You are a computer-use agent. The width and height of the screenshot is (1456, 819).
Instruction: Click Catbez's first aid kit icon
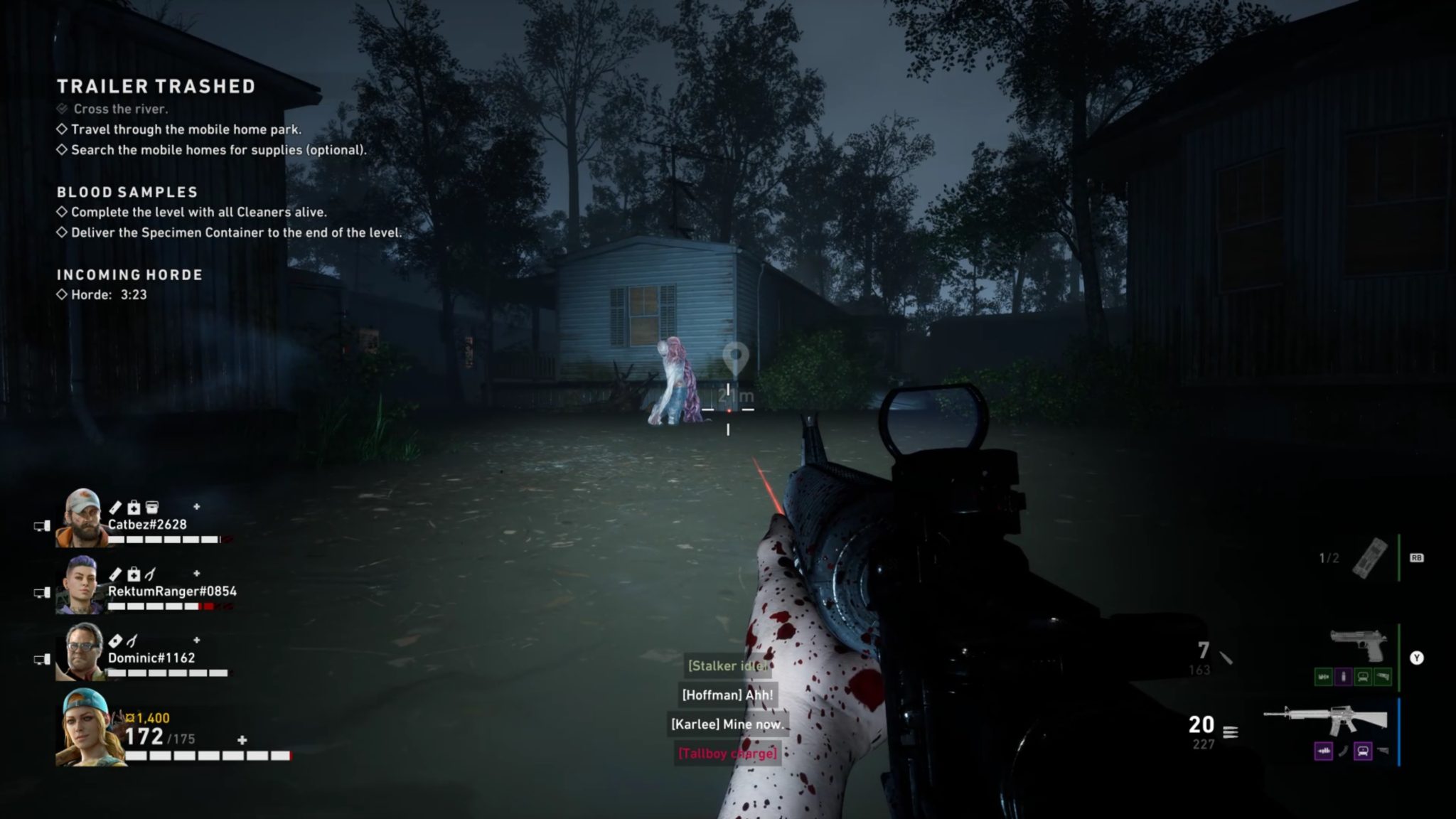(x=133, y=506)
